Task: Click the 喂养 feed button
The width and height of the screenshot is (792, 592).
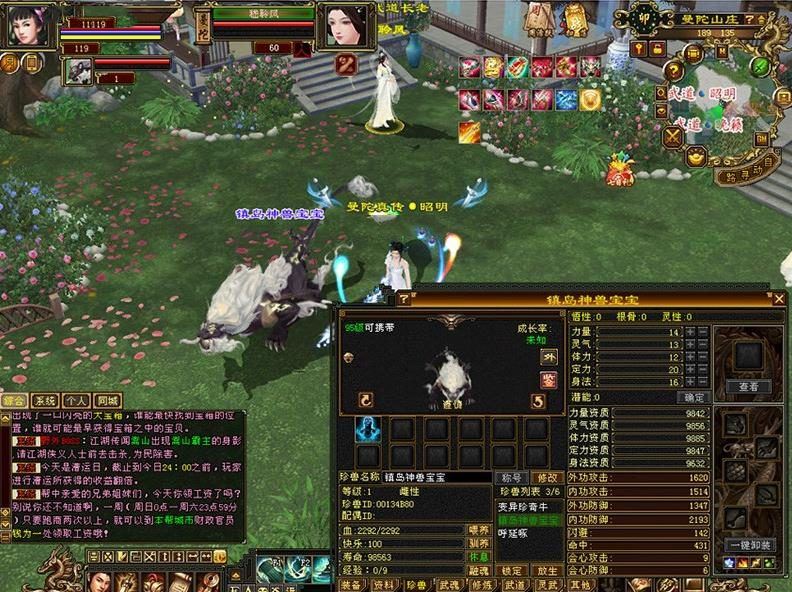Action: pyautogui.click(x=480, y=530)
